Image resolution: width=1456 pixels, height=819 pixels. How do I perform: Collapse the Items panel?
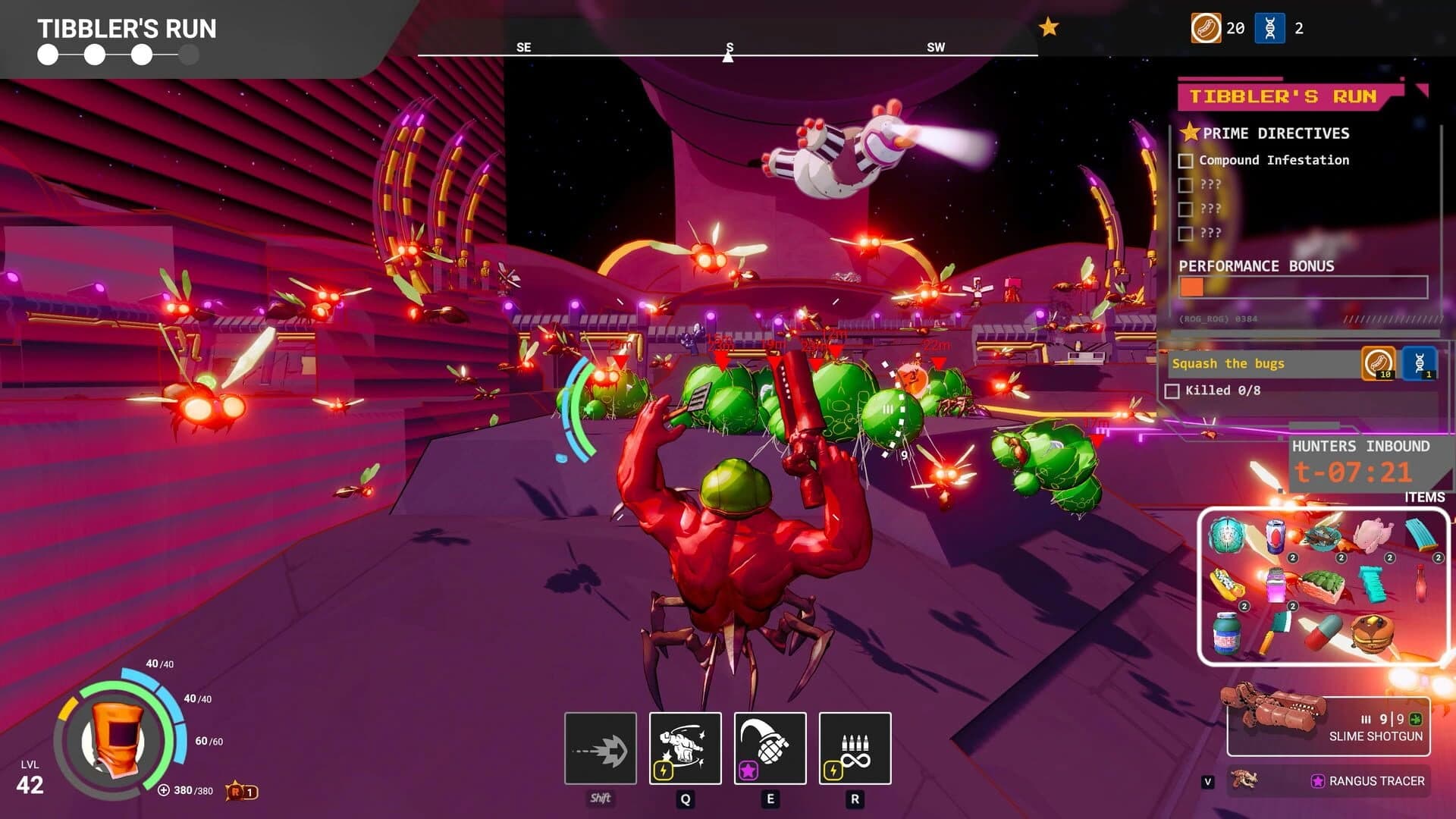[1425, 497]
